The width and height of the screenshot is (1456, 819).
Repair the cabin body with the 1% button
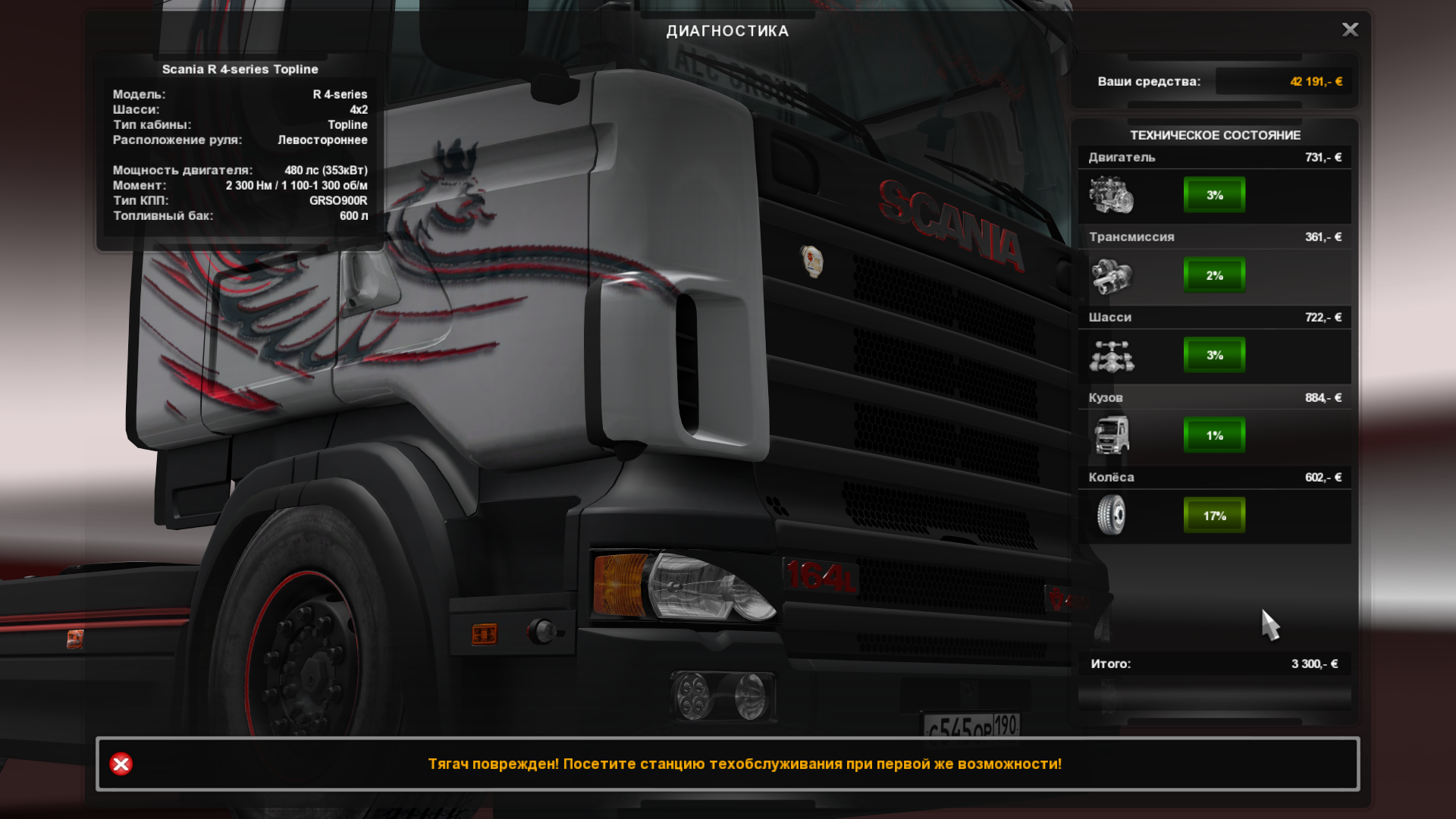click(1214, 435)
